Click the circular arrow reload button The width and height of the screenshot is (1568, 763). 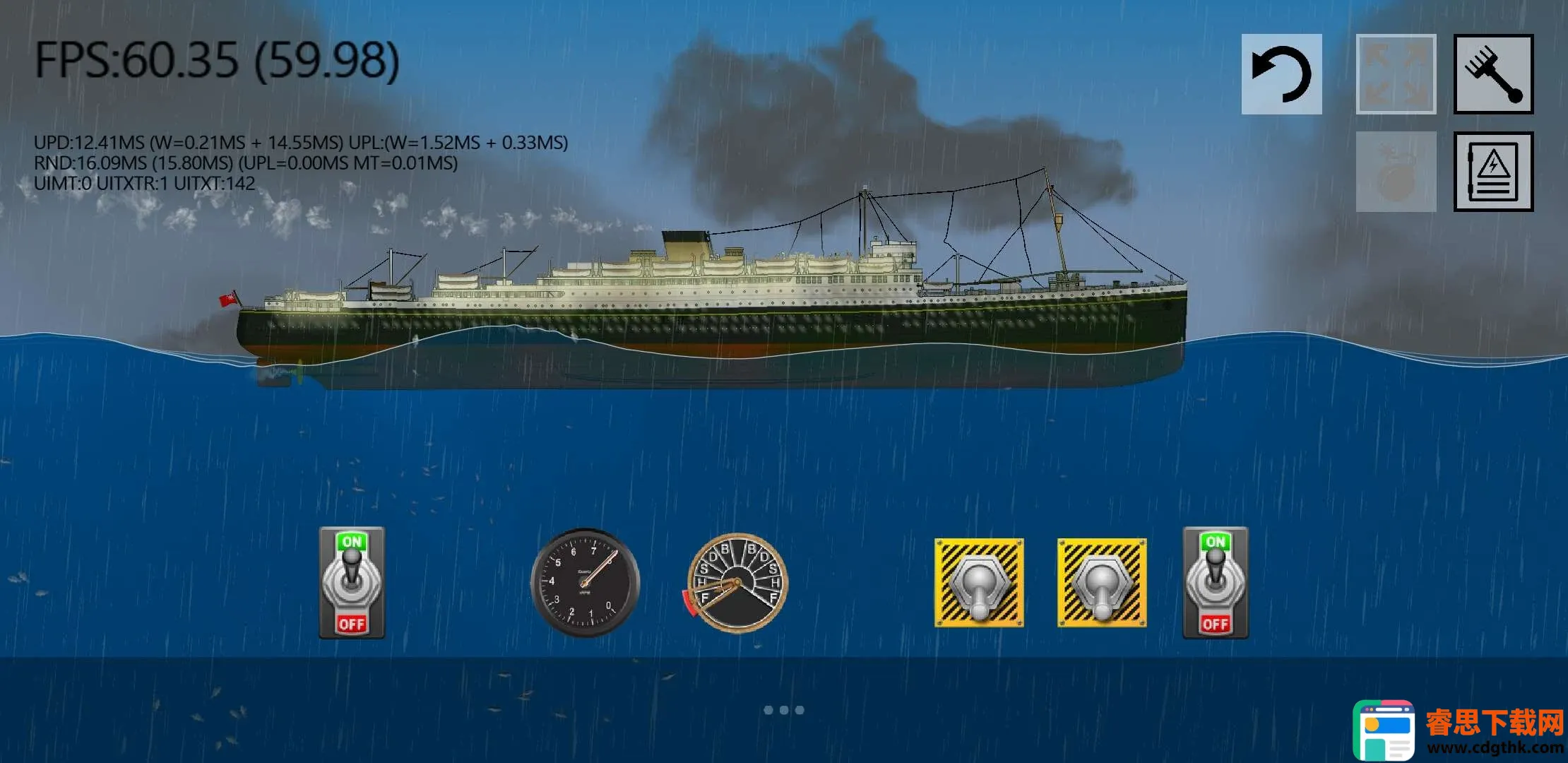1281,74
